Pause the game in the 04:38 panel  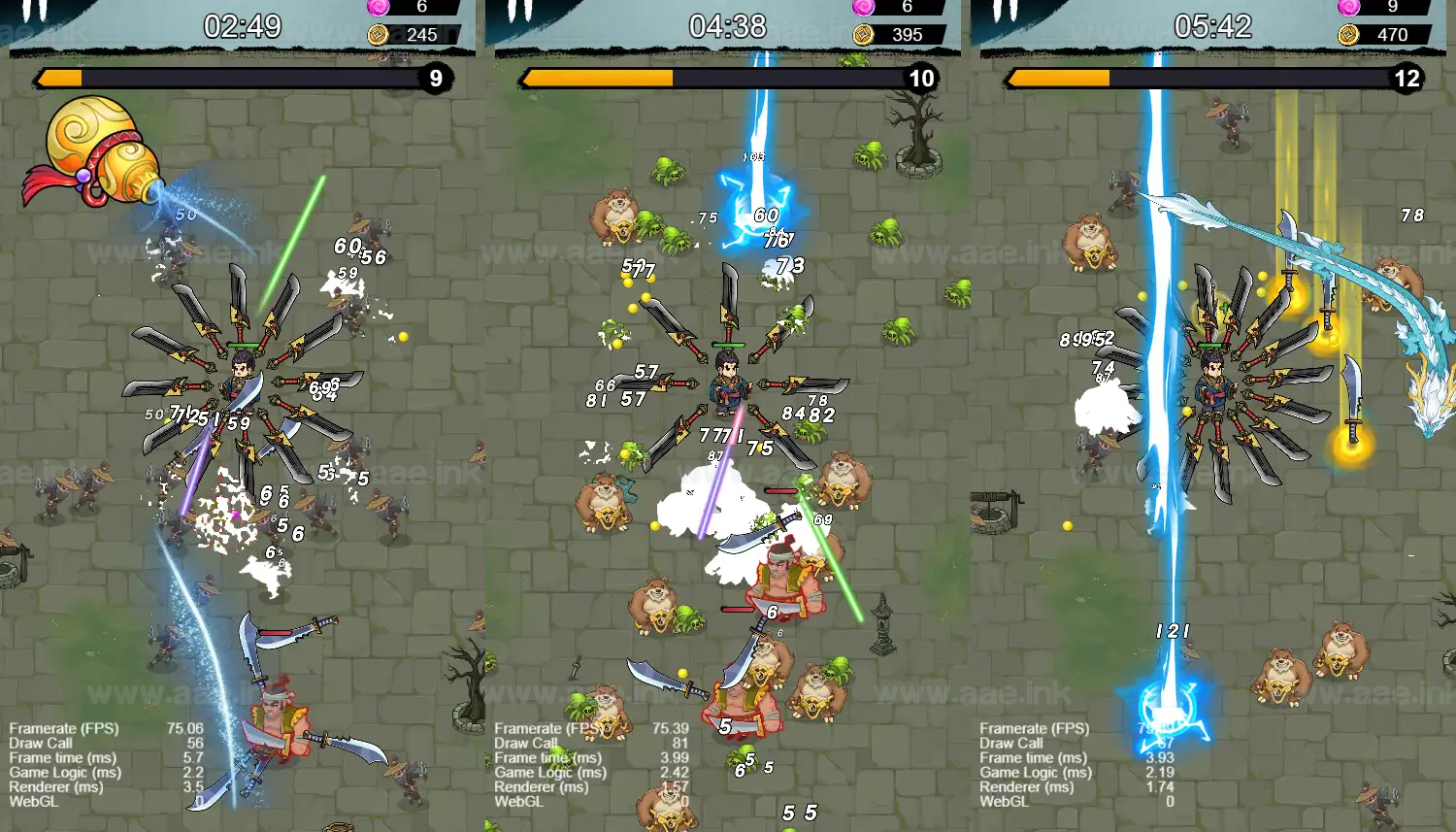point(521,10)
